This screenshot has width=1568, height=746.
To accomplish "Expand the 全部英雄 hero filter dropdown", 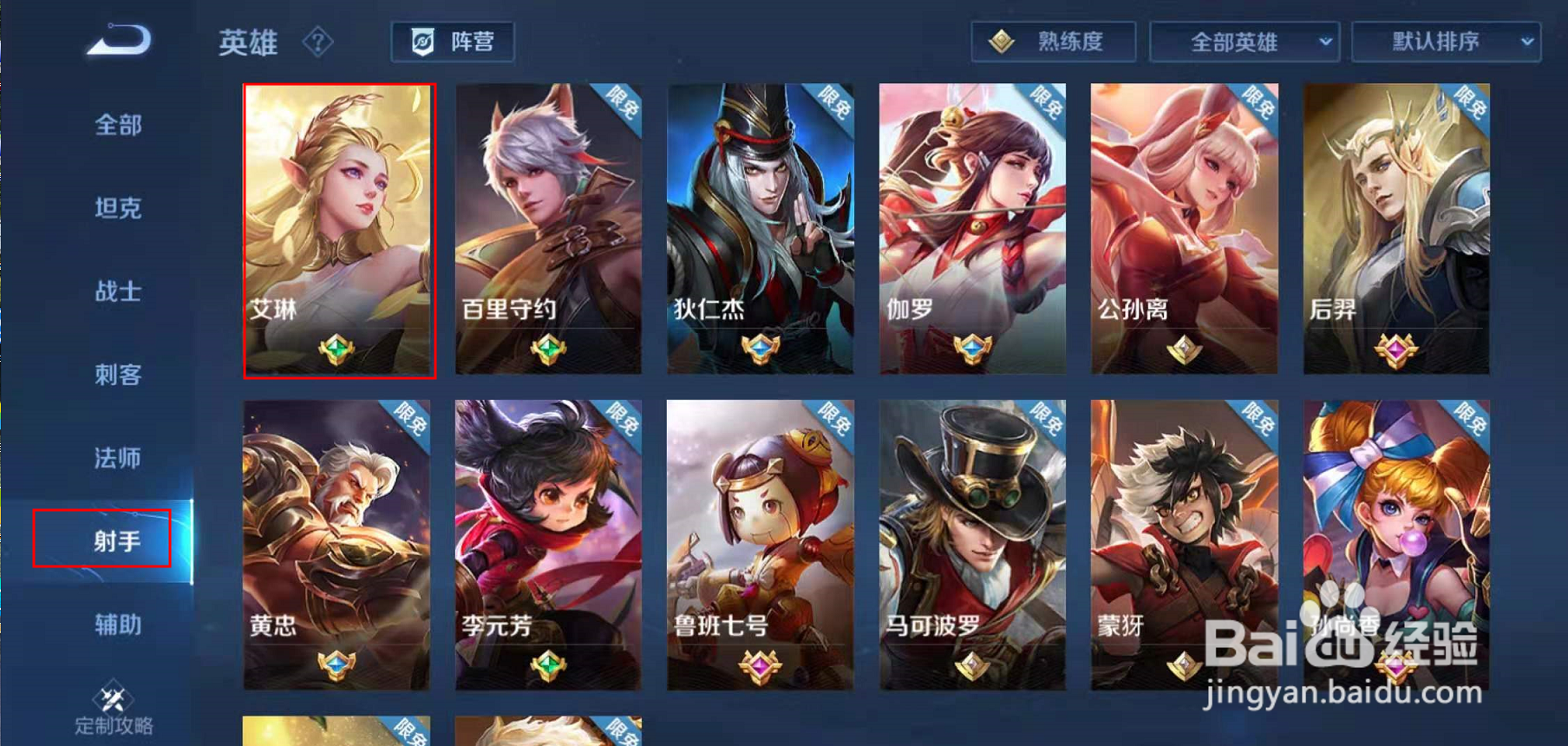I will 1244,41.
